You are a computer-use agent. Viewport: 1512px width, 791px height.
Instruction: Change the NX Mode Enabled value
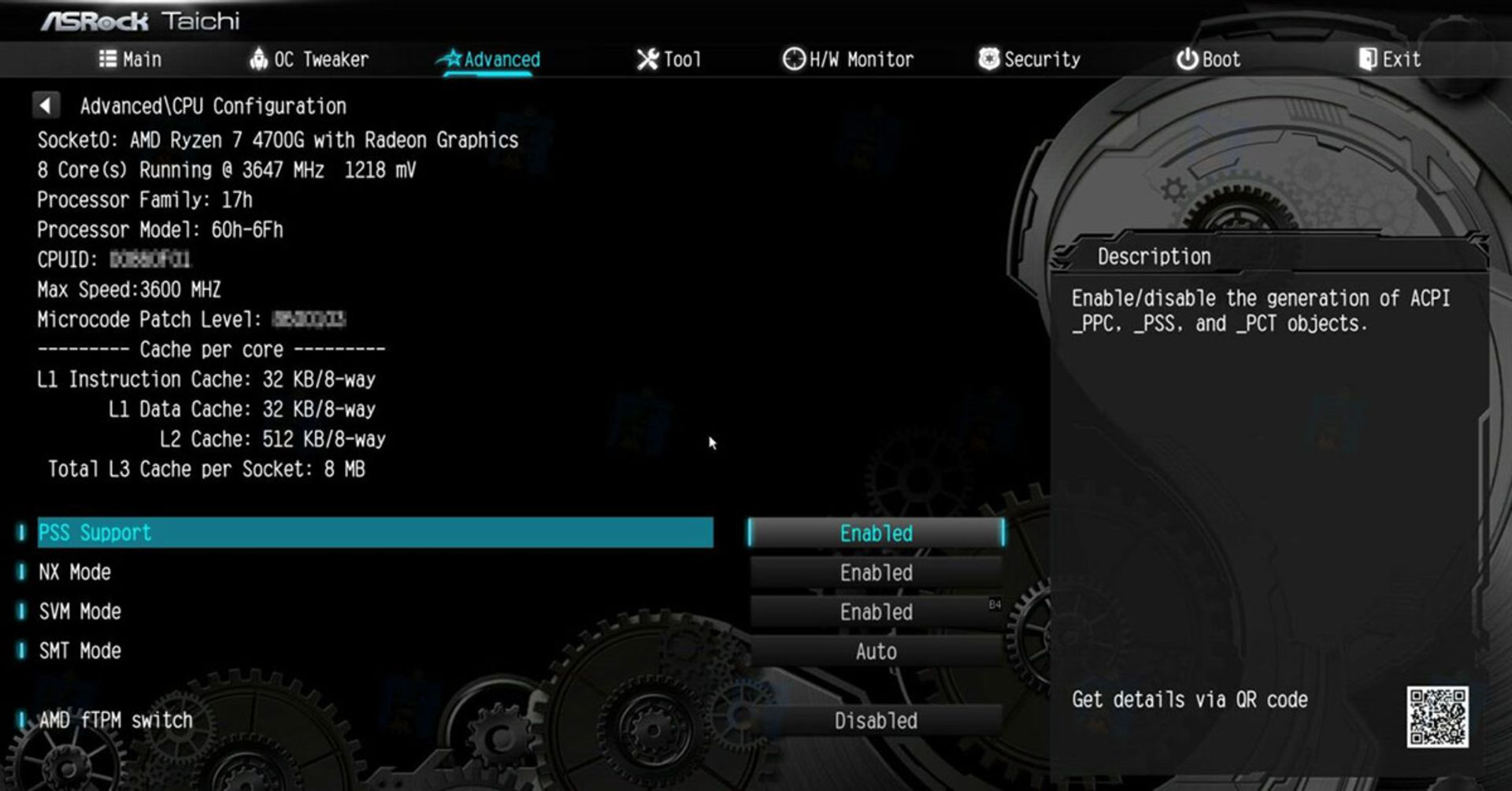[876, 573]
